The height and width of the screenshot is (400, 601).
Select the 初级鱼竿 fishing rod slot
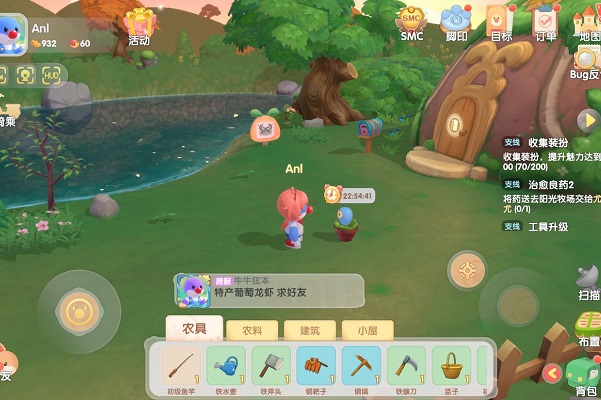(x=179, y=365)
